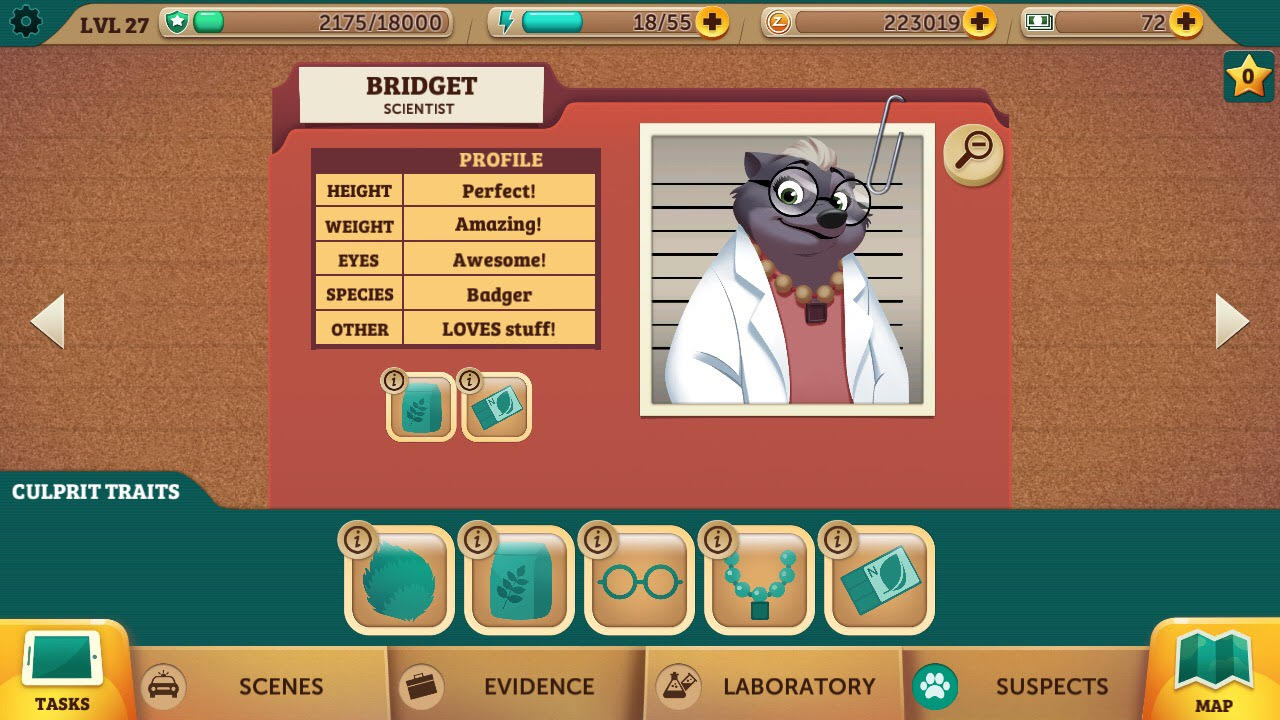Open the police car icon beside Scenes

click(x=163, y=687)
